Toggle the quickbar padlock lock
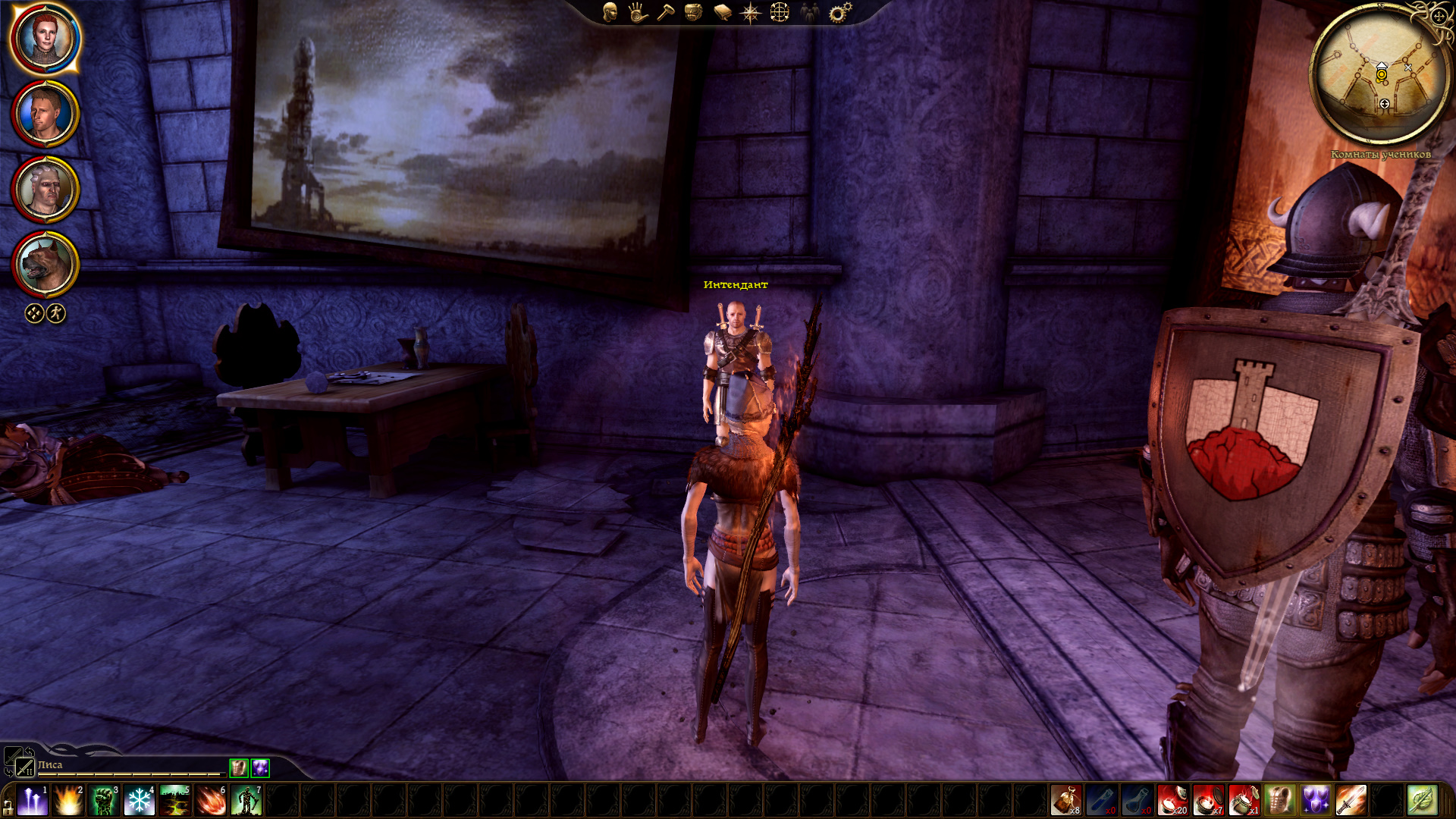1456x819 pixels. pos(8,806)
